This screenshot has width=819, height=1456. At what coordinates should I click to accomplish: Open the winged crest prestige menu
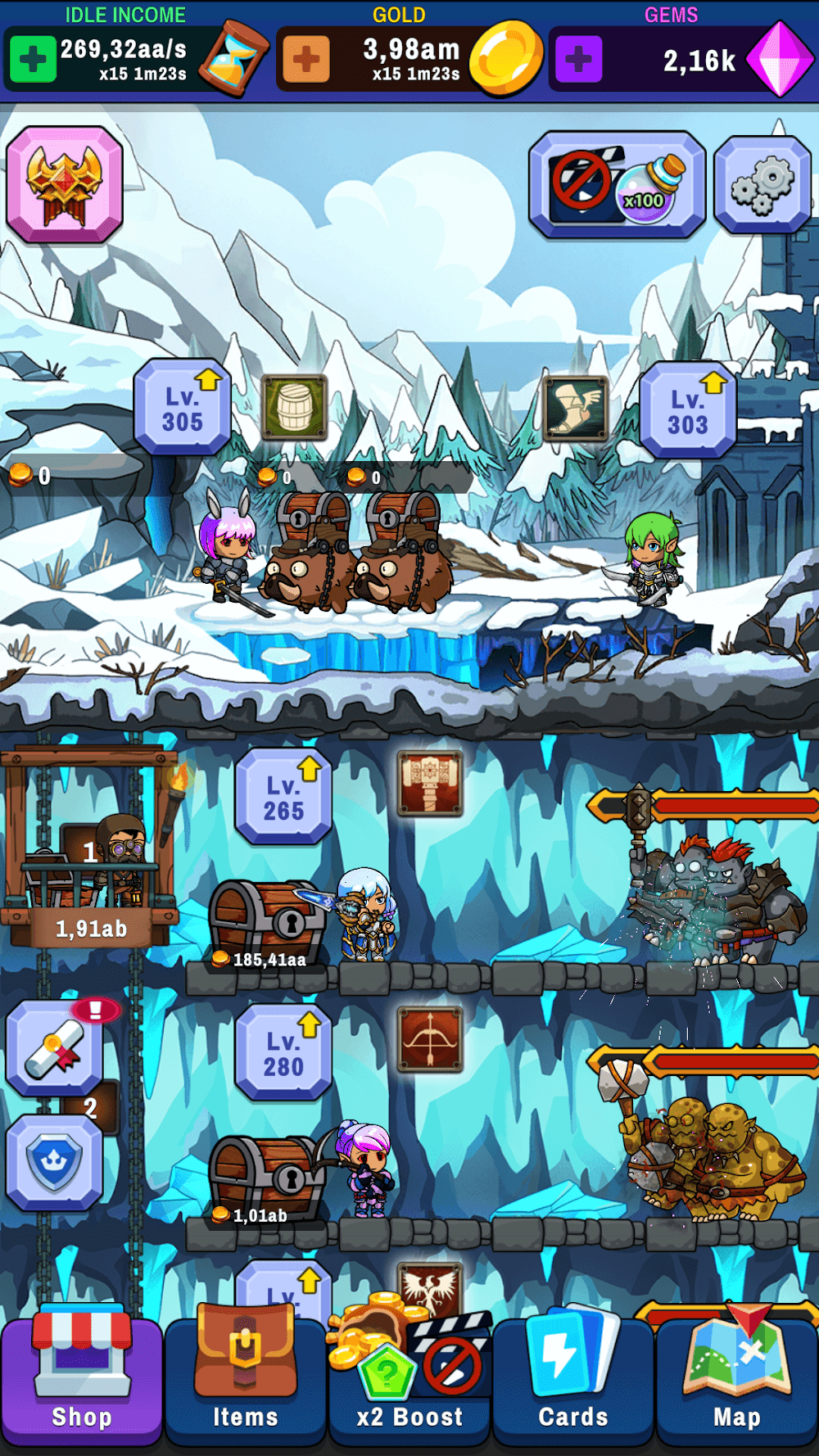click(x=65, y=184)
